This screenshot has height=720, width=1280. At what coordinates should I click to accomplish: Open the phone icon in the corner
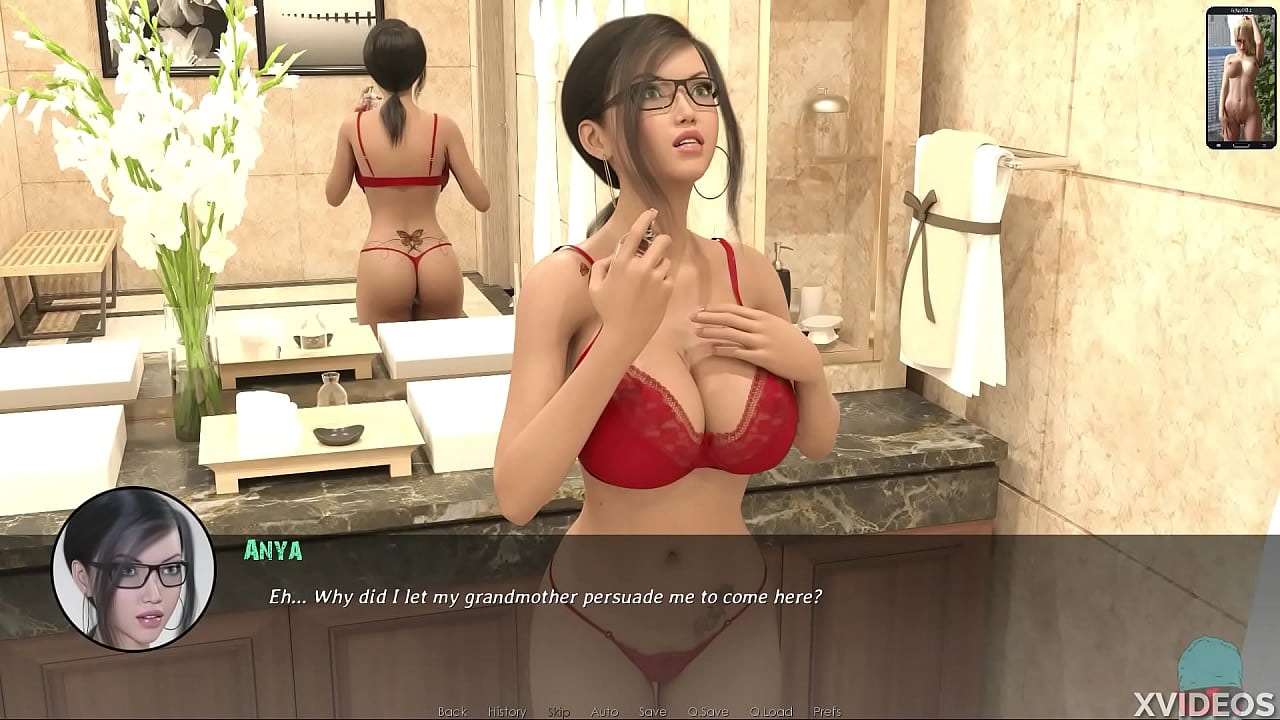1240,78
